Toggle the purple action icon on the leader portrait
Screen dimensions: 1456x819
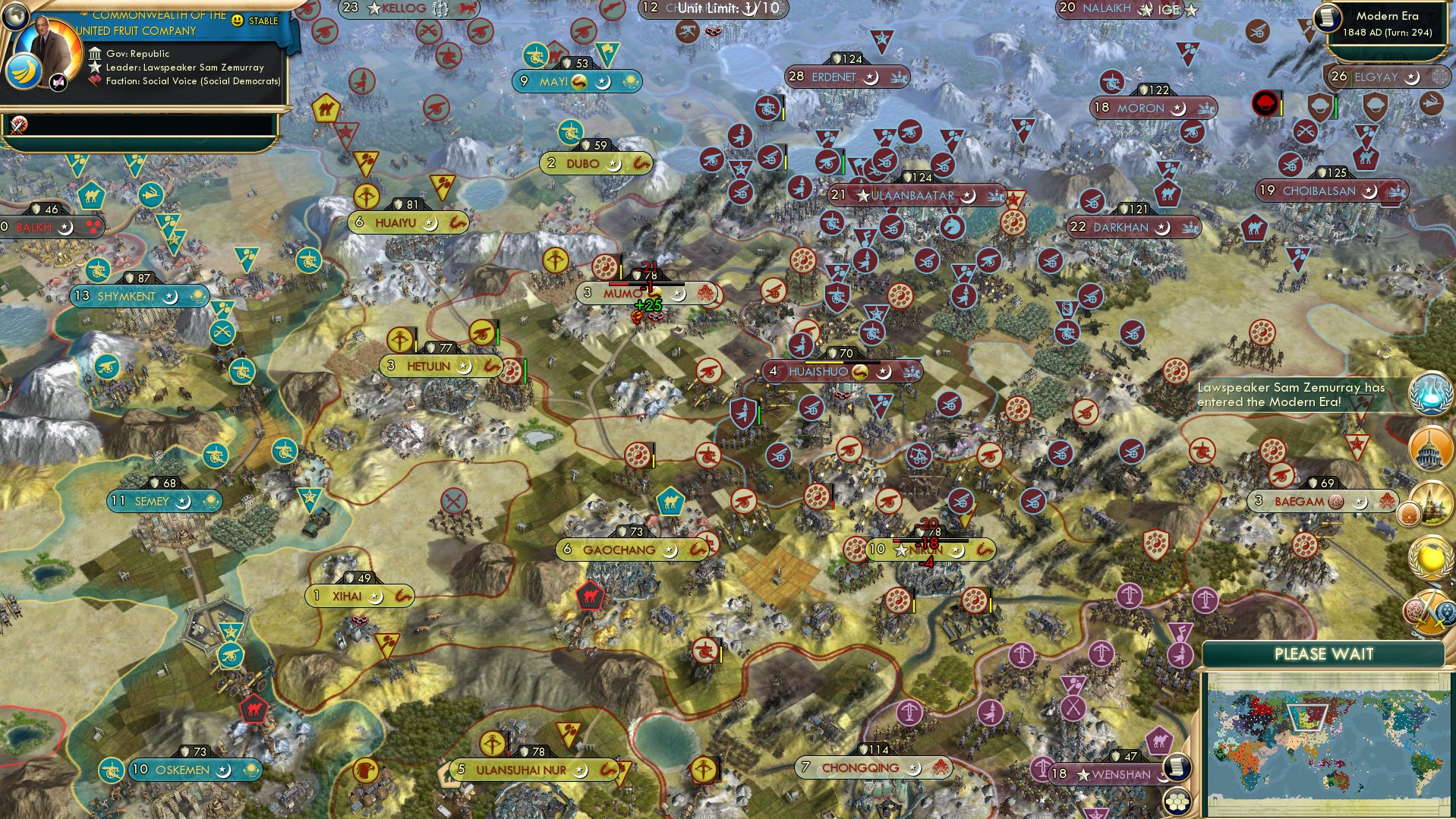pyautogui.click(x=58, y=82)
